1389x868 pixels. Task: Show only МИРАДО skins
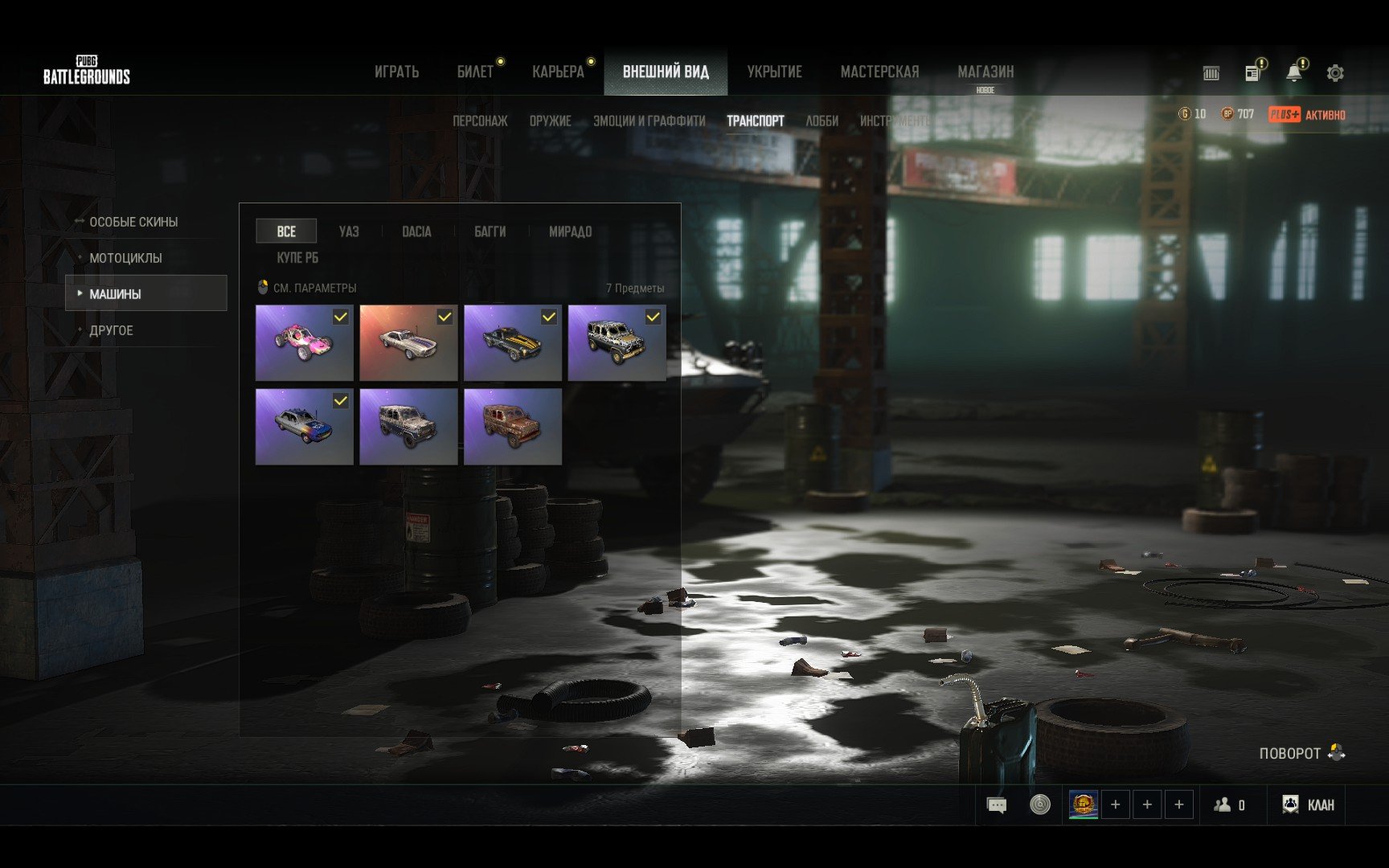click(x=570, y=231)
